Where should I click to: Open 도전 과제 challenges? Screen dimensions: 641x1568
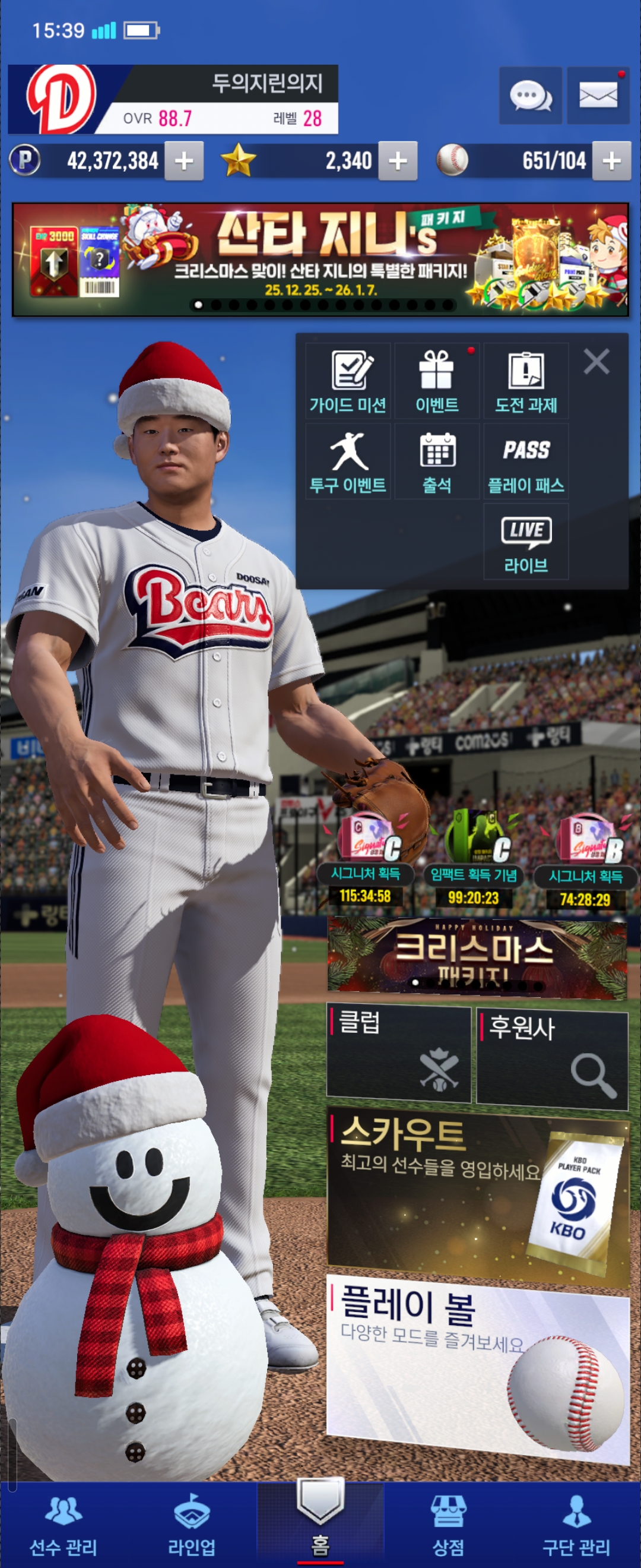(x=526, y=381)
